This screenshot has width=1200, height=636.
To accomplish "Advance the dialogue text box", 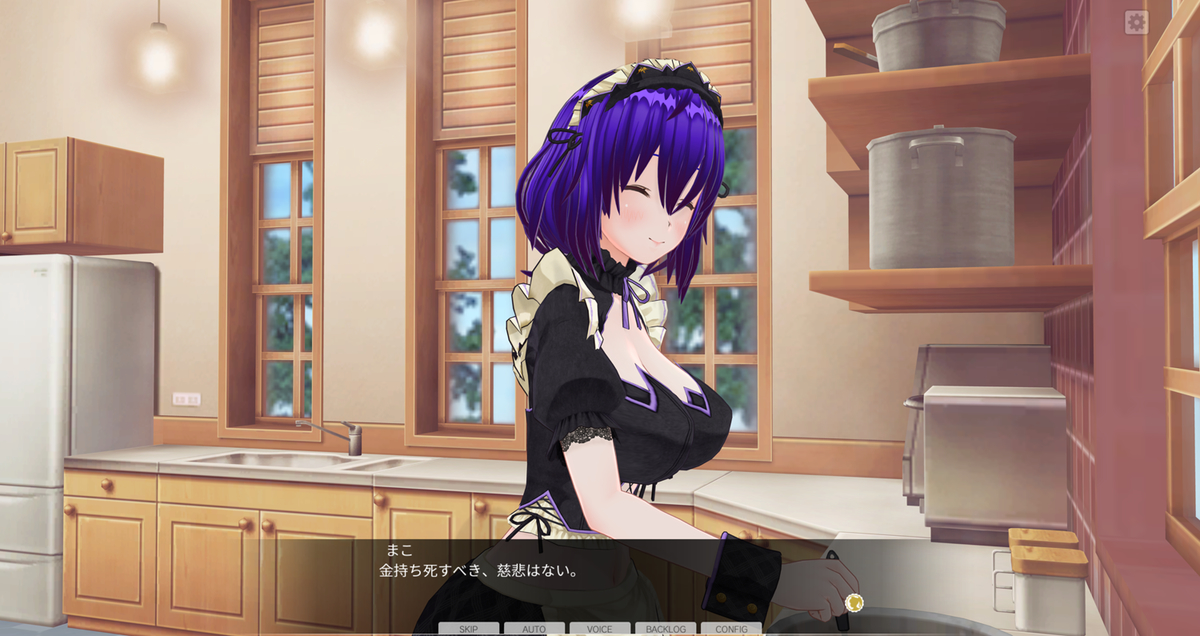I will (x=600, y=580).
